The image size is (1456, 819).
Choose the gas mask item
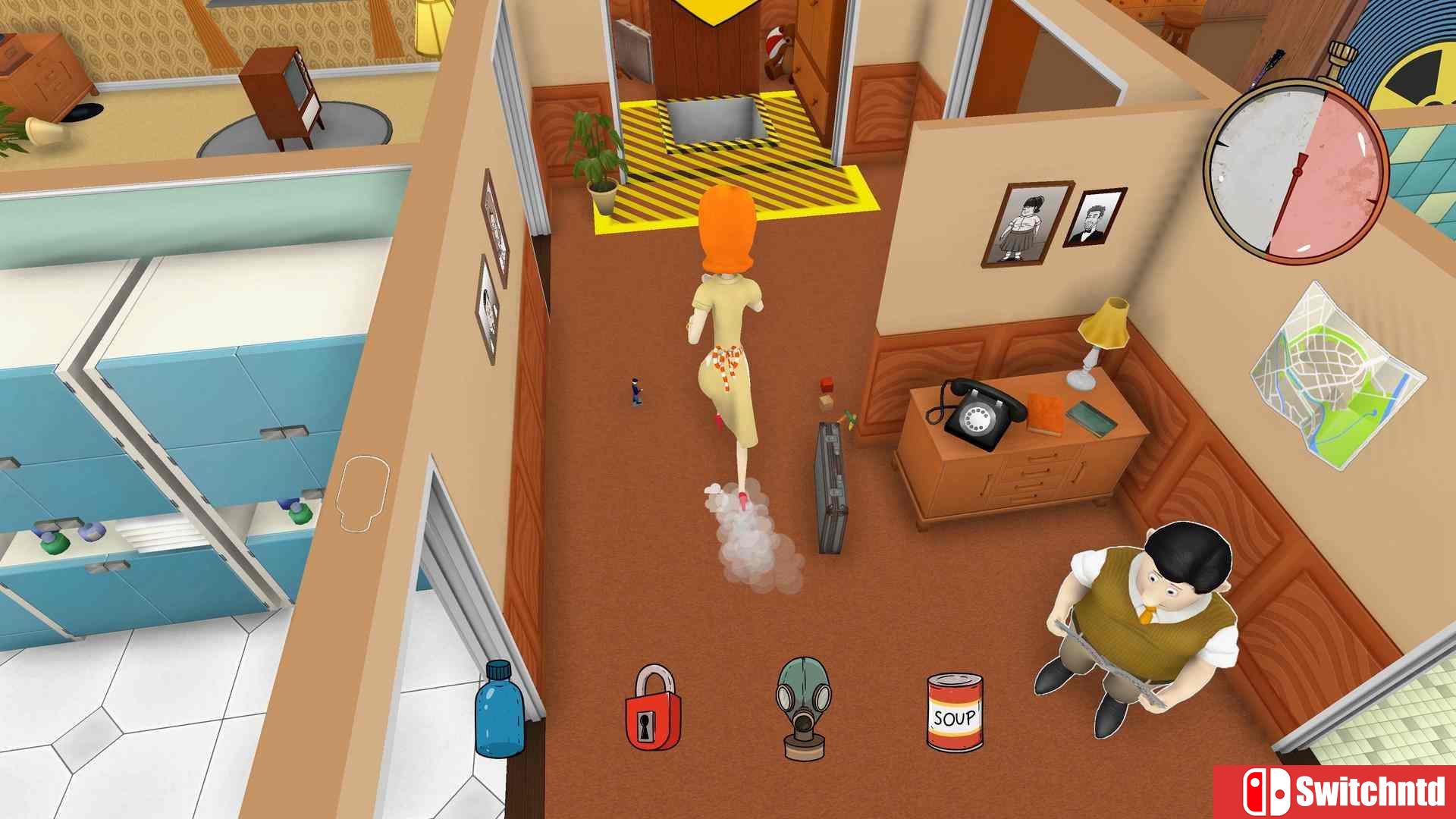[x=803, y=708]
